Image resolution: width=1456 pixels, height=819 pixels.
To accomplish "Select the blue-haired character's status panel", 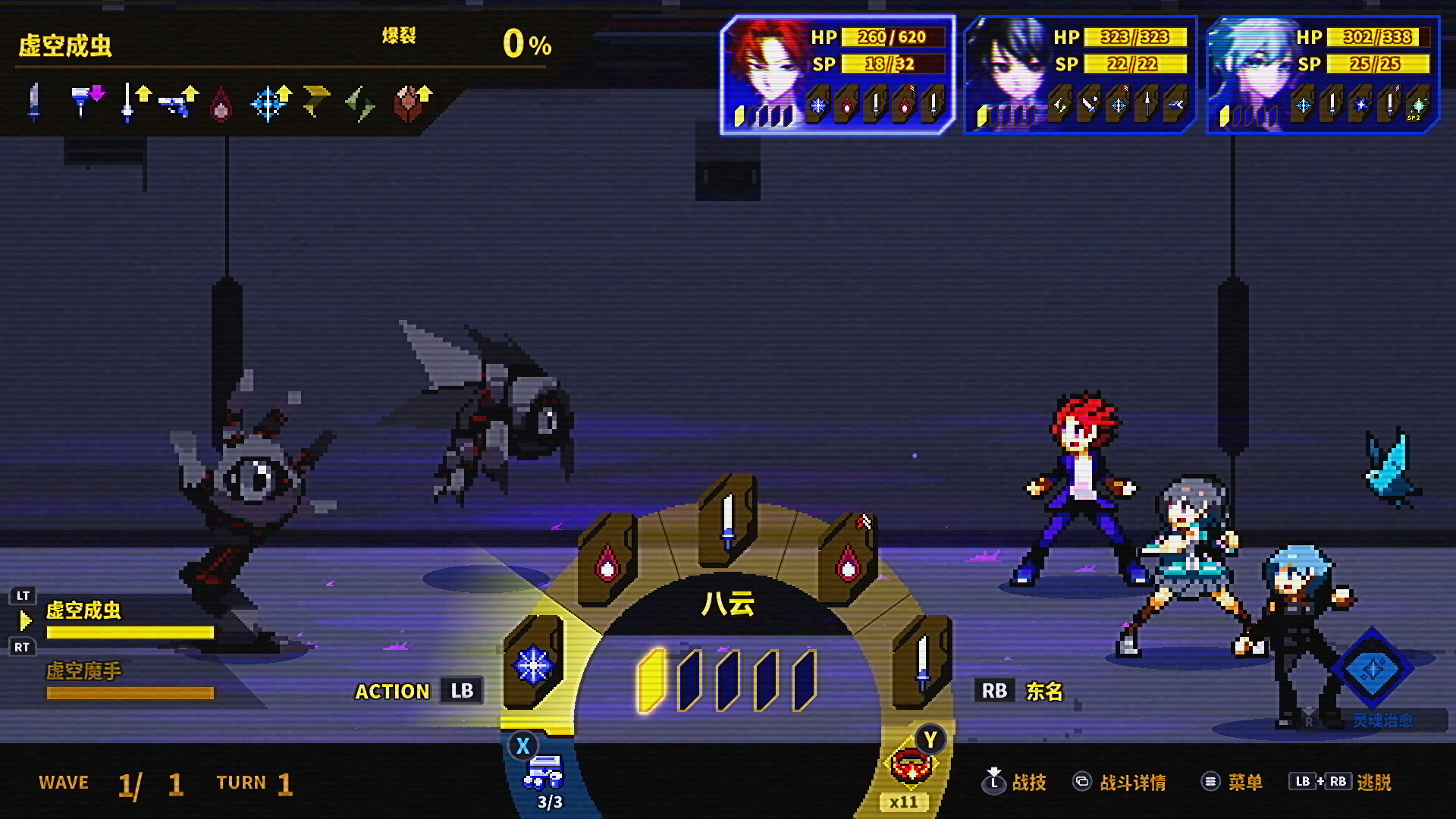I will pos(1323,76).
